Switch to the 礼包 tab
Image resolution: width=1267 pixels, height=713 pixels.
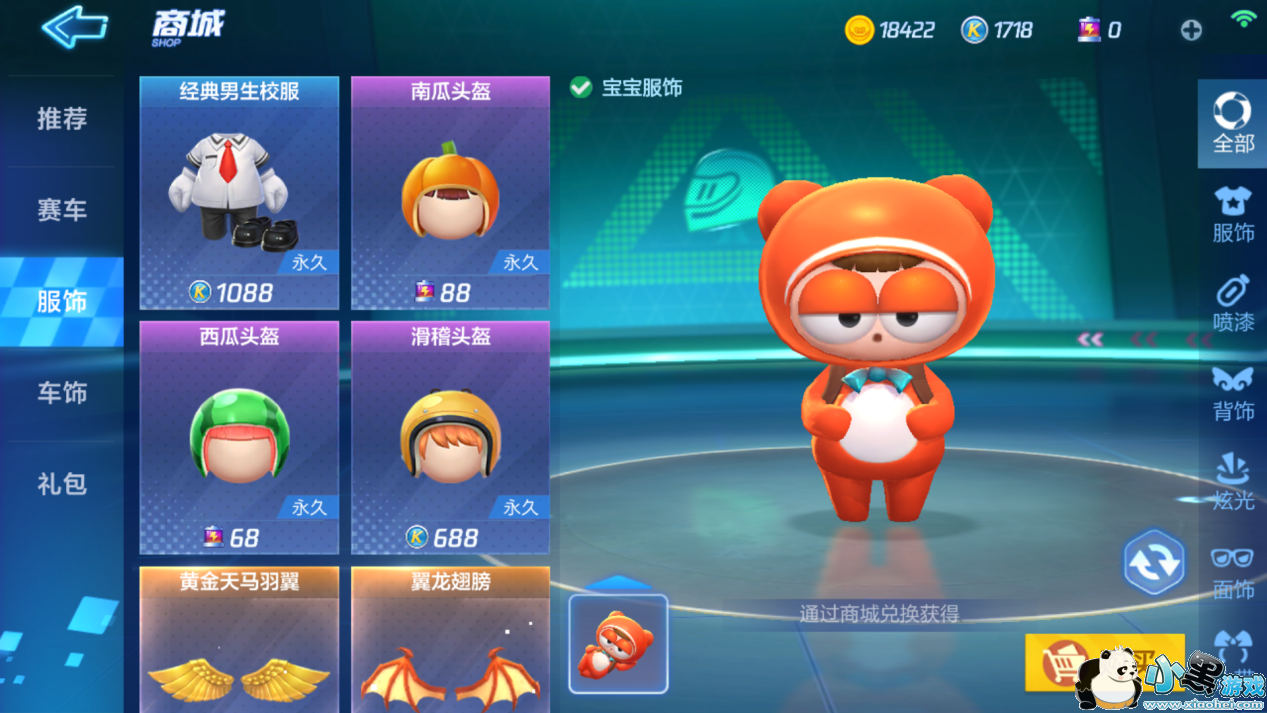pos(62,484)
